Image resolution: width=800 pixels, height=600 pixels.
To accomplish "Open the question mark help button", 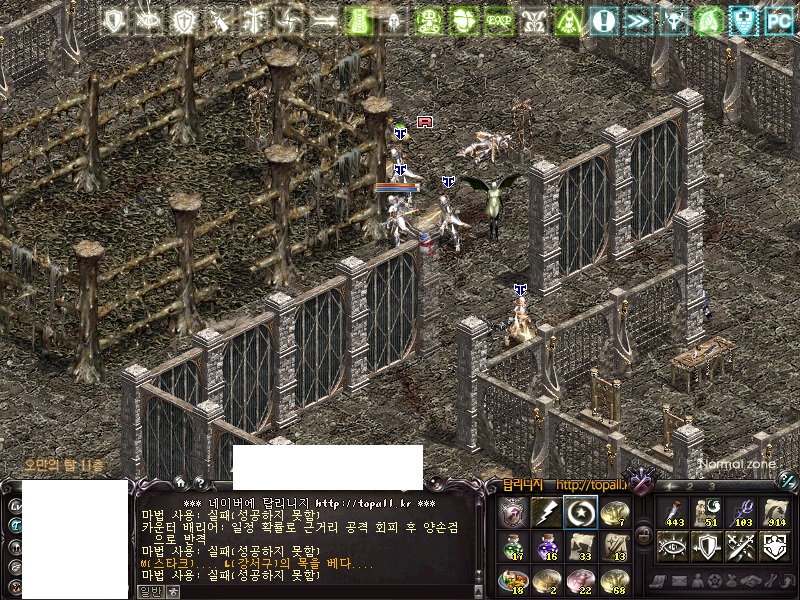I will tap(201, 482).
